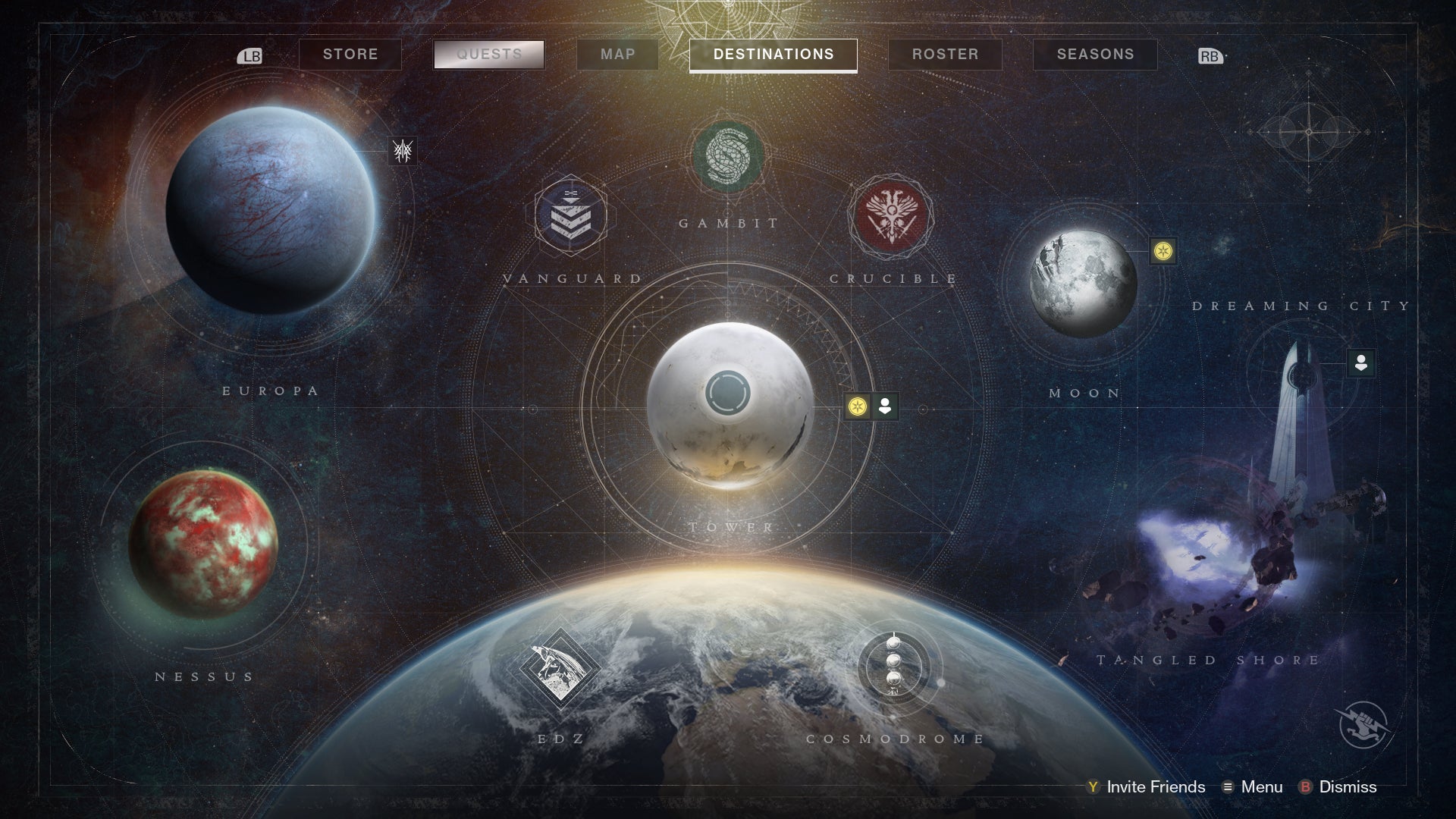Click Invite Friends
The height and width of the screenshot is (819, 1456).
coord(1156,787)
